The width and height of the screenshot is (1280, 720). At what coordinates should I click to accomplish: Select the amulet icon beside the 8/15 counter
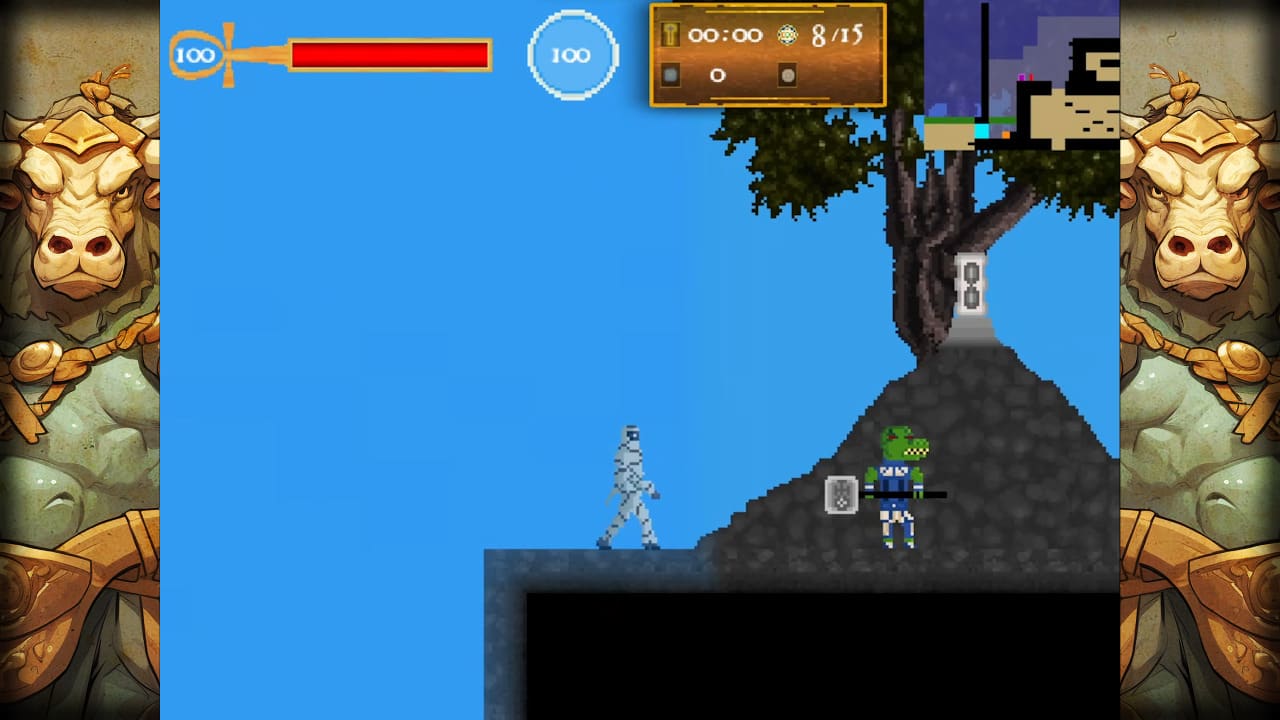(787, 34)
